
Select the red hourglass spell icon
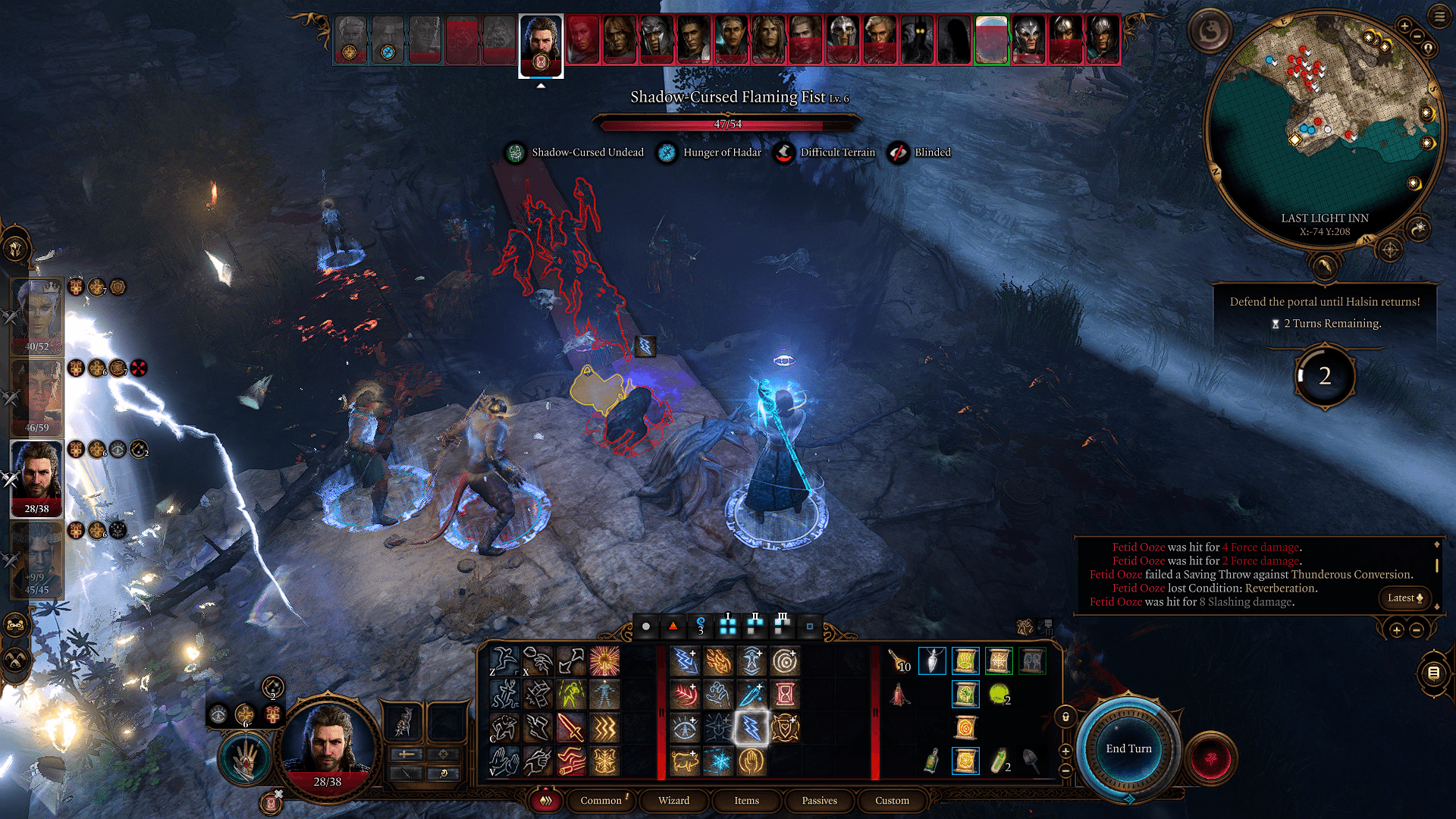pos(785,694)
